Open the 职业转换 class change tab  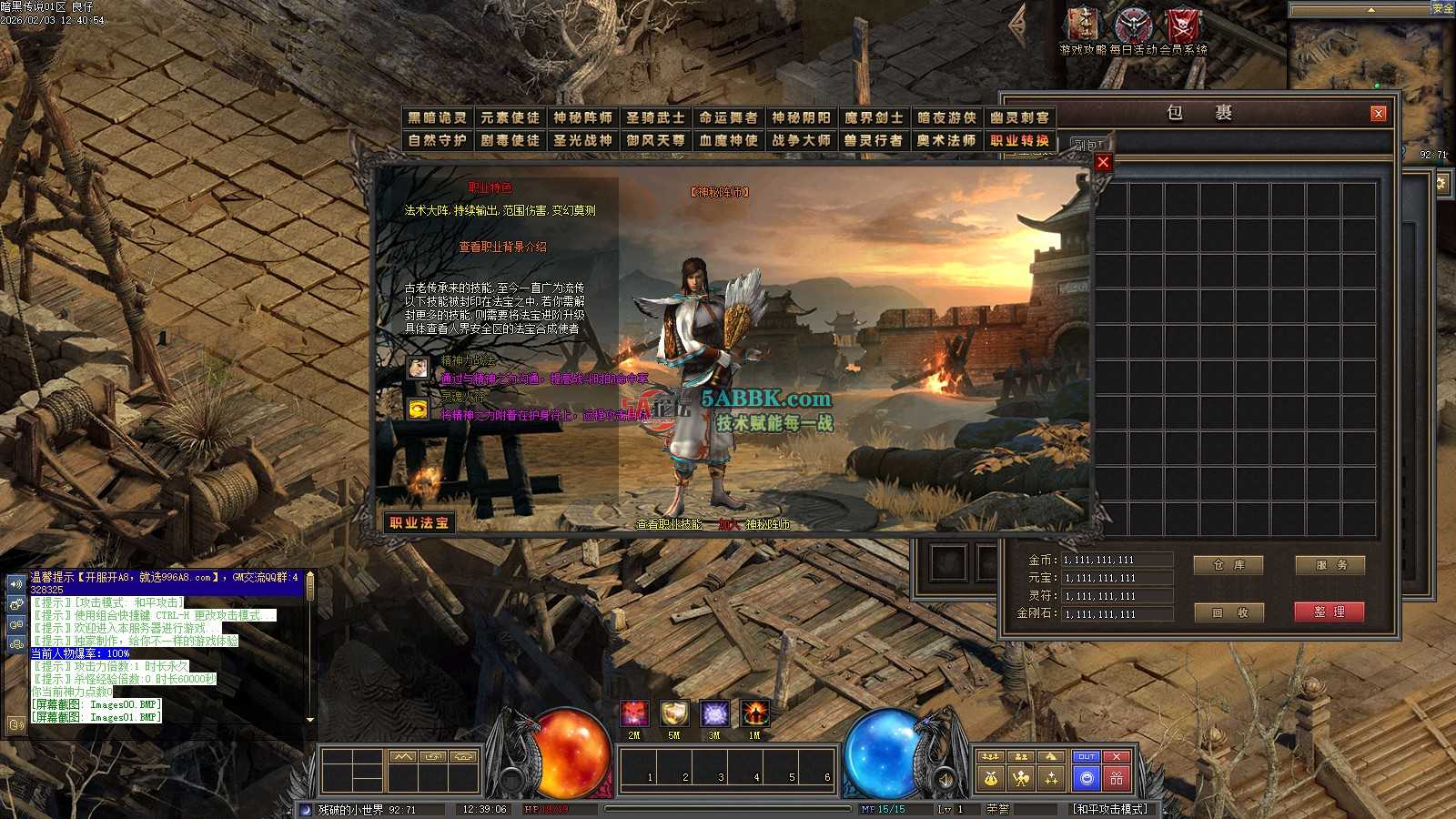coord(1019,140)
